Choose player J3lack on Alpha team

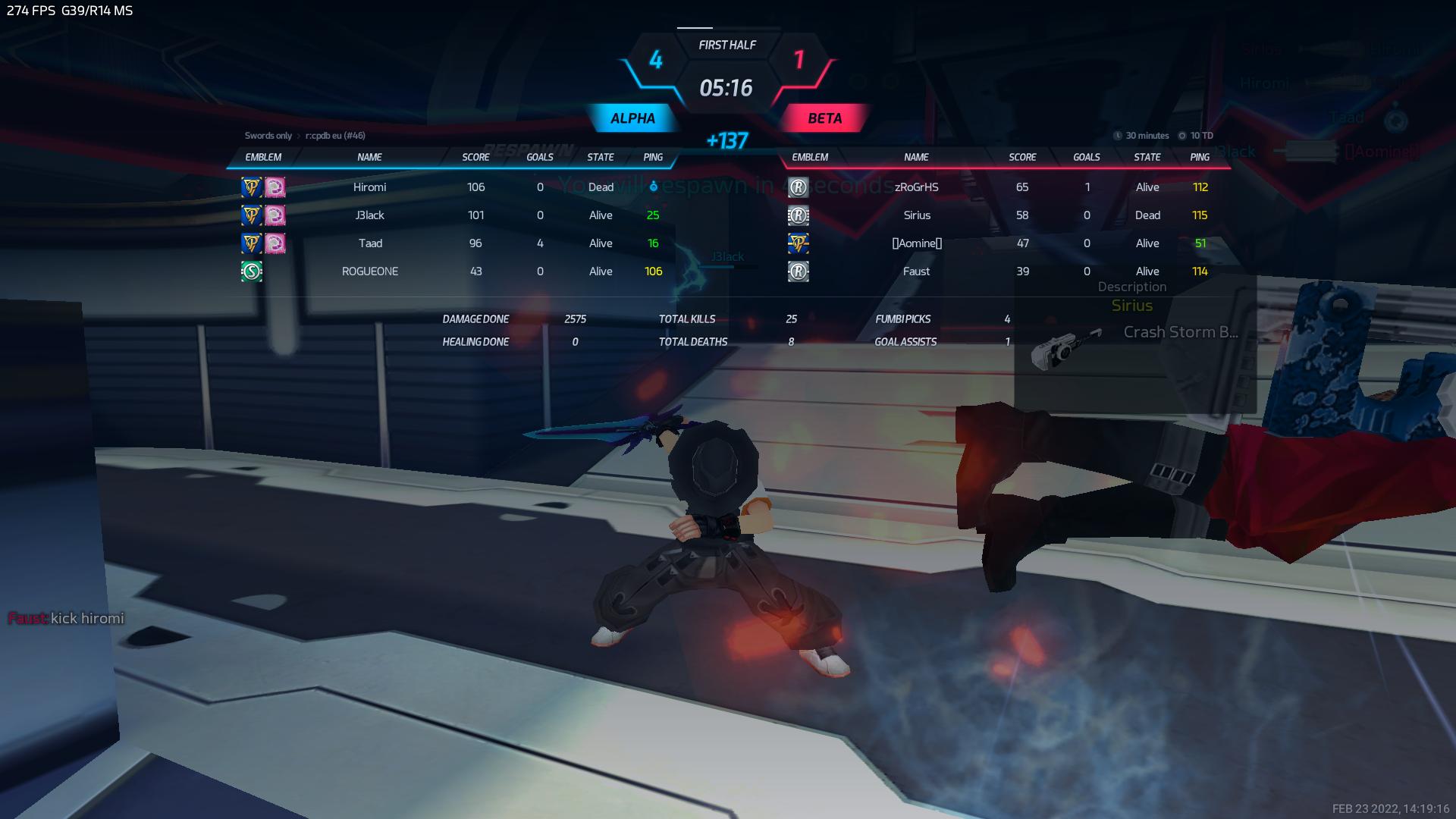coord(370,215)
